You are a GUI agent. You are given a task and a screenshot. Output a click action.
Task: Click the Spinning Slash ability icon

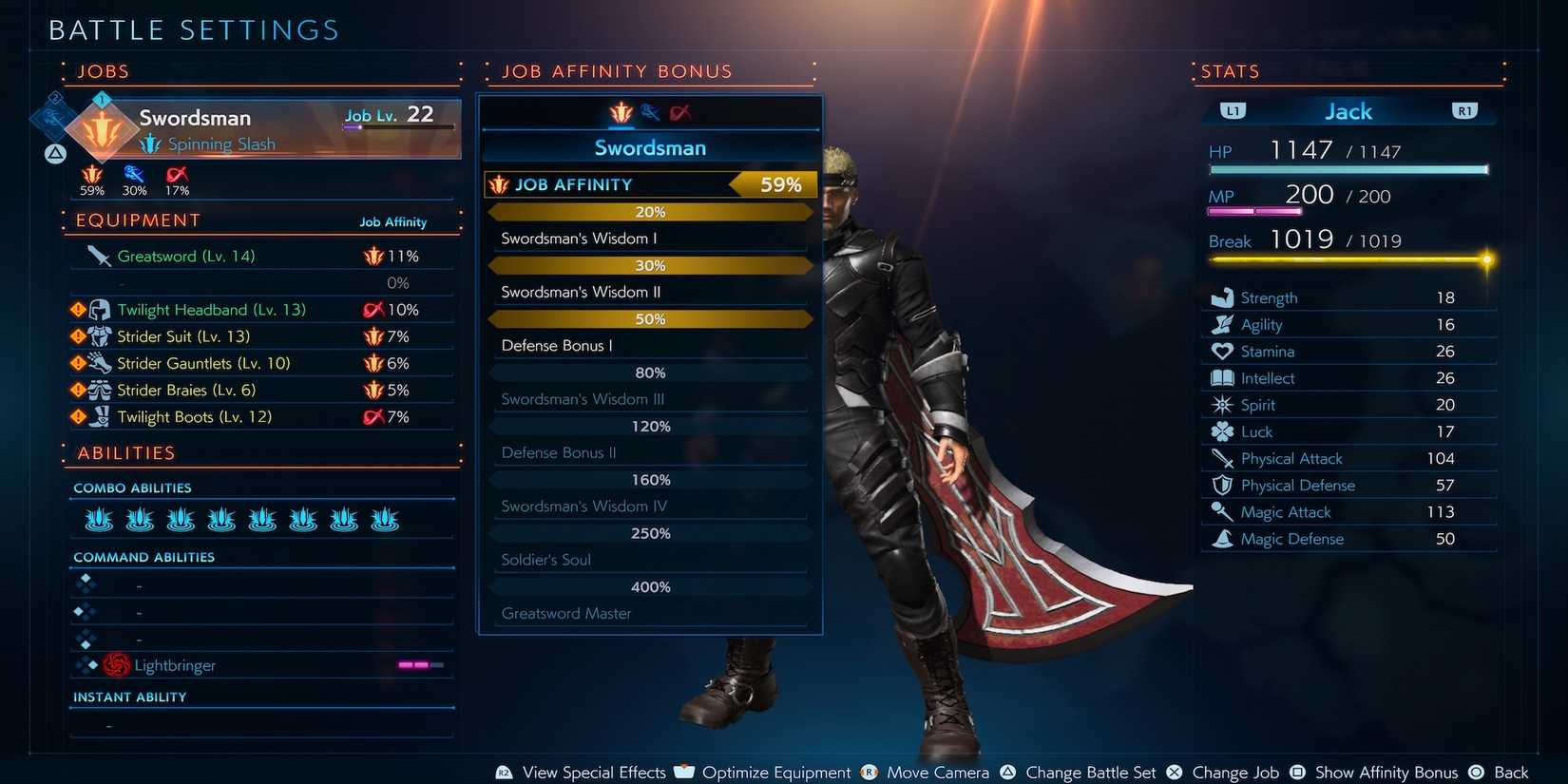[x=150, y=144]
